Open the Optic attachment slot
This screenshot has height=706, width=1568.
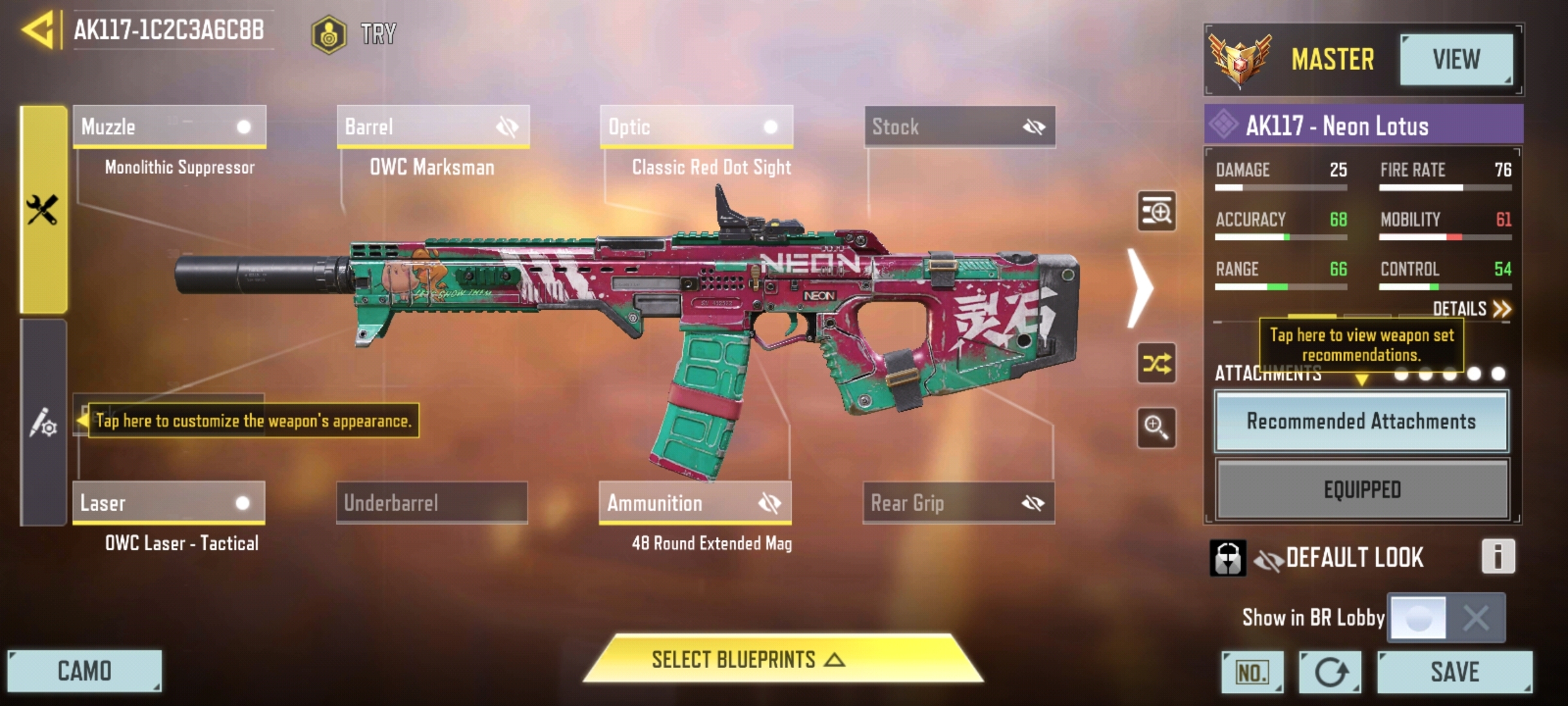coord(696,126)
